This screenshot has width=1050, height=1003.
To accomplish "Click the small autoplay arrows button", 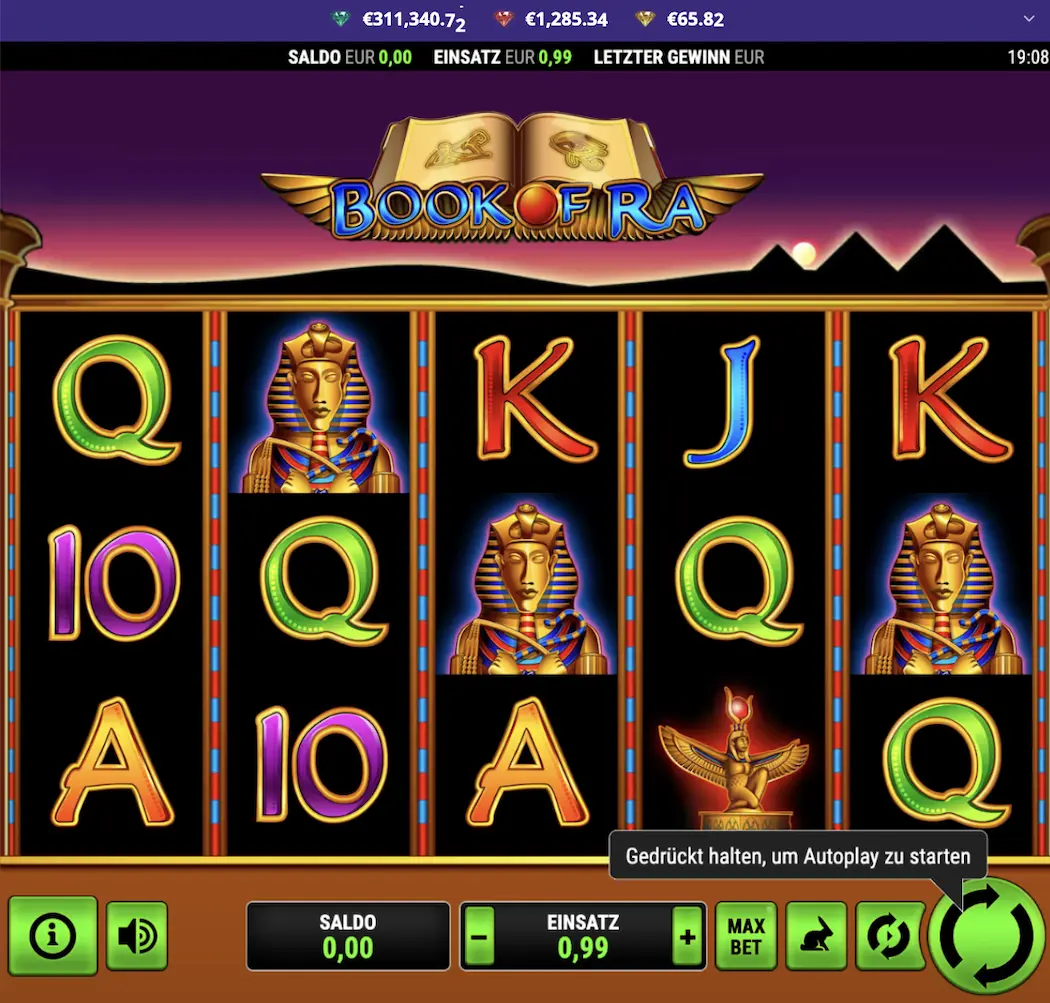I will 886,937.
